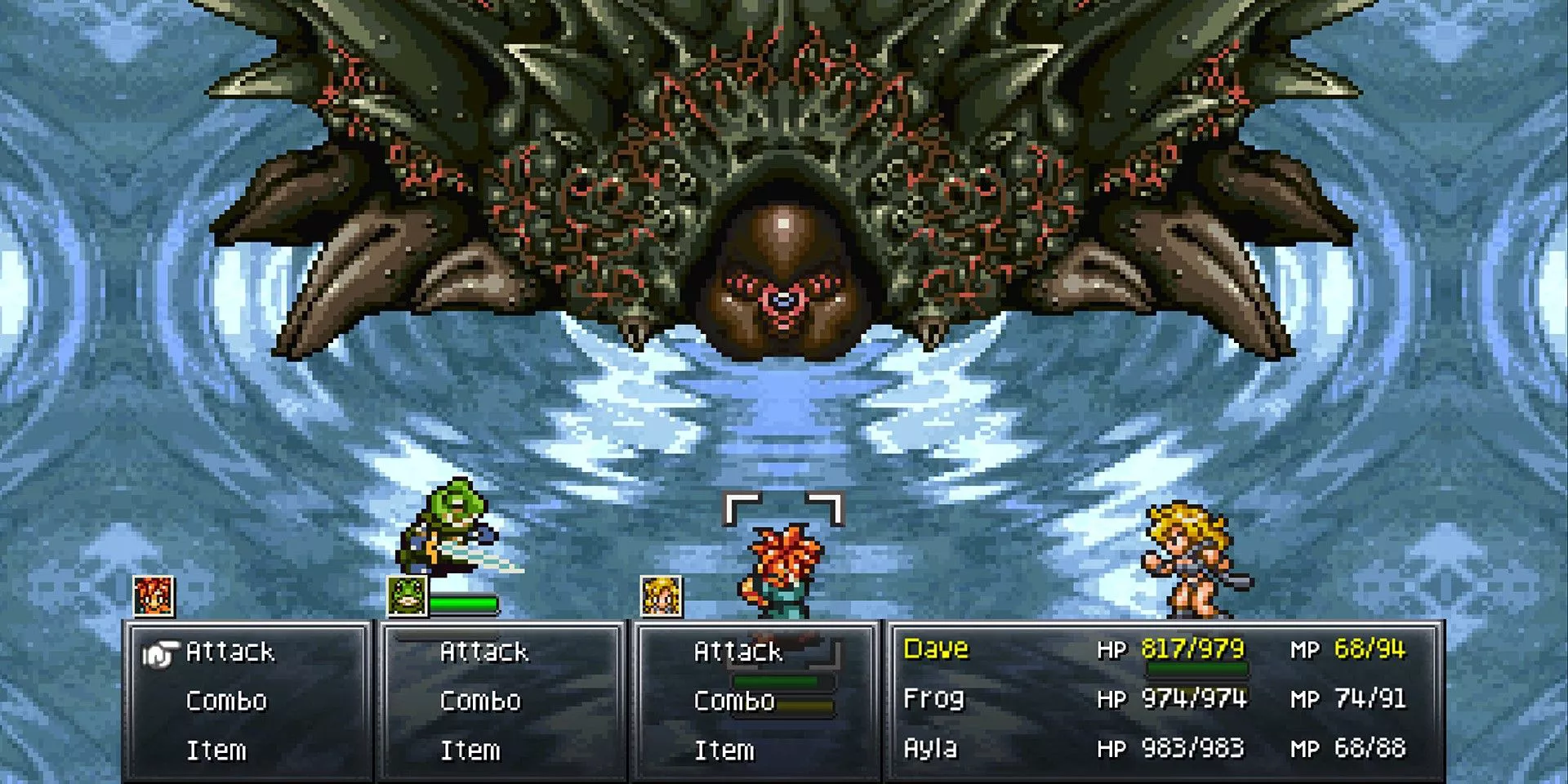1568x784 pixels.
Task: Click Frog's HP value 974/974
Action: pyautogui.click(x=1194, y=699)
